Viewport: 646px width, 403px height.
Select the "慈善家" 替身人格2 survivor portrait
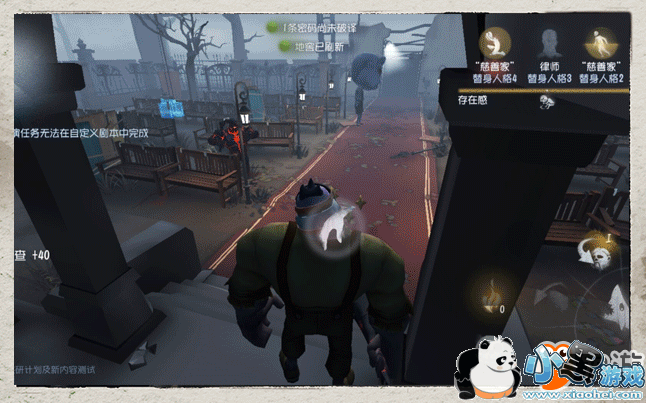pos(603,43)
